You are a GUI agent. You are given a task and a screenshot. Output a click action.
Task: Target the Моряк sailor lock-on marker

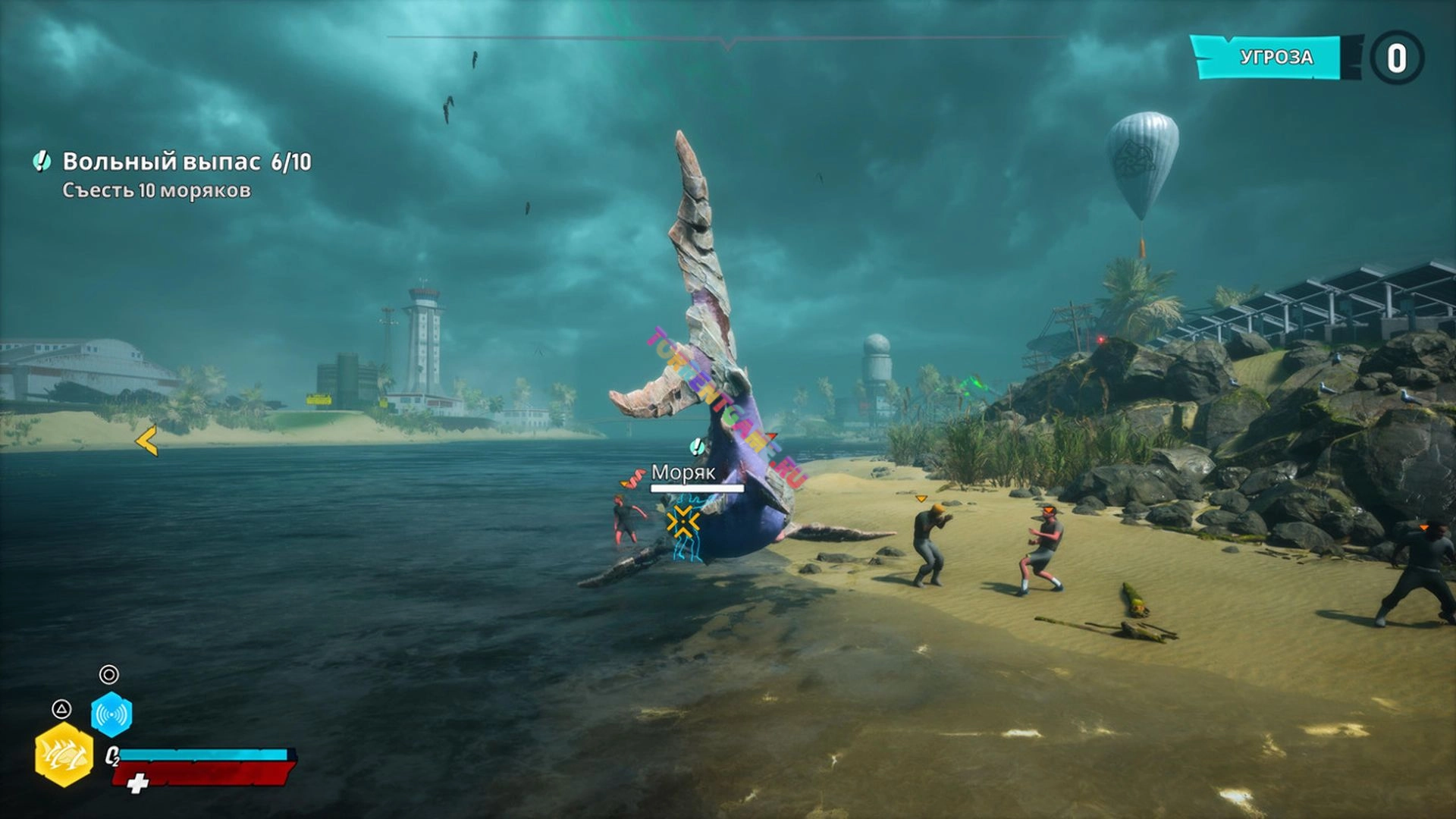click(682, 522)
